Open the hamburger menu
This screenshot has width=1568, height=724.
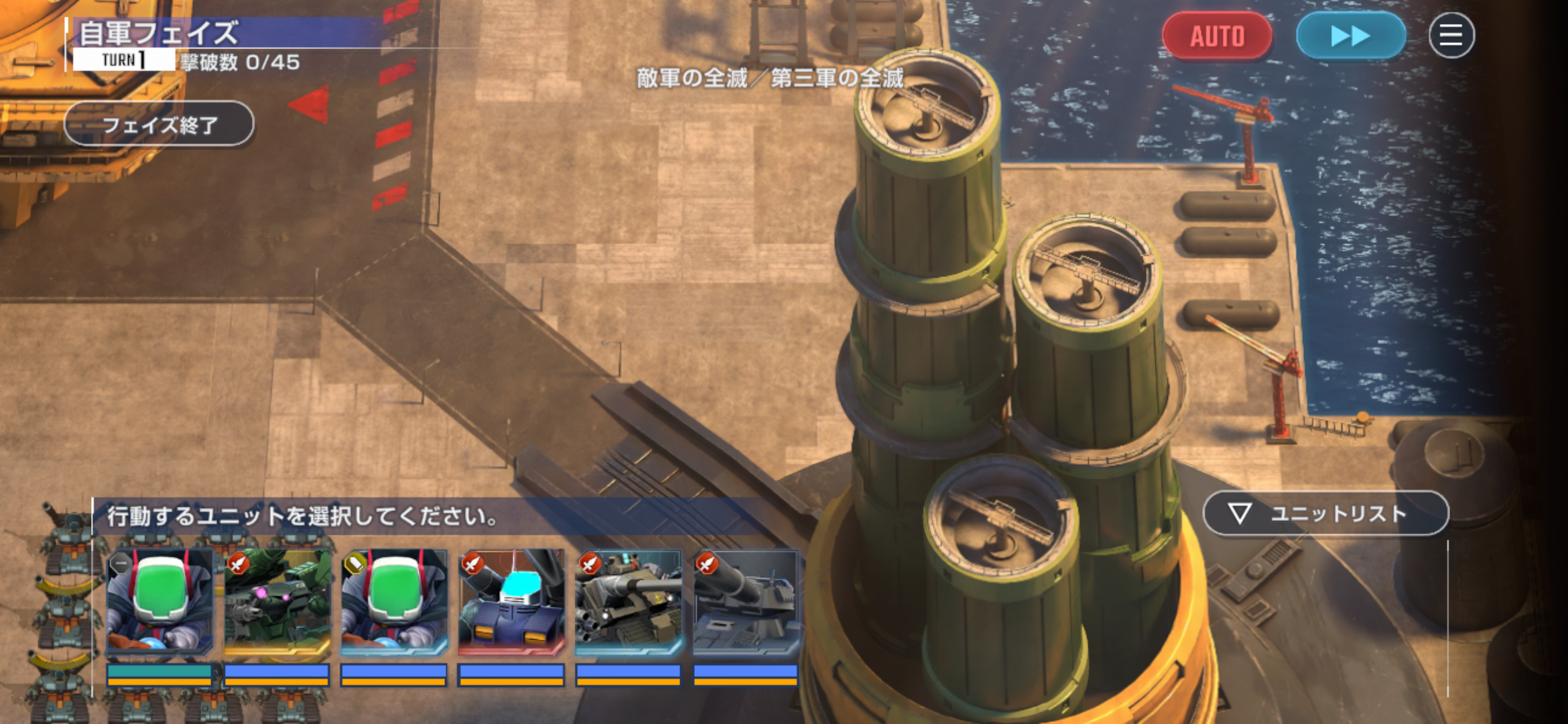1451,36
